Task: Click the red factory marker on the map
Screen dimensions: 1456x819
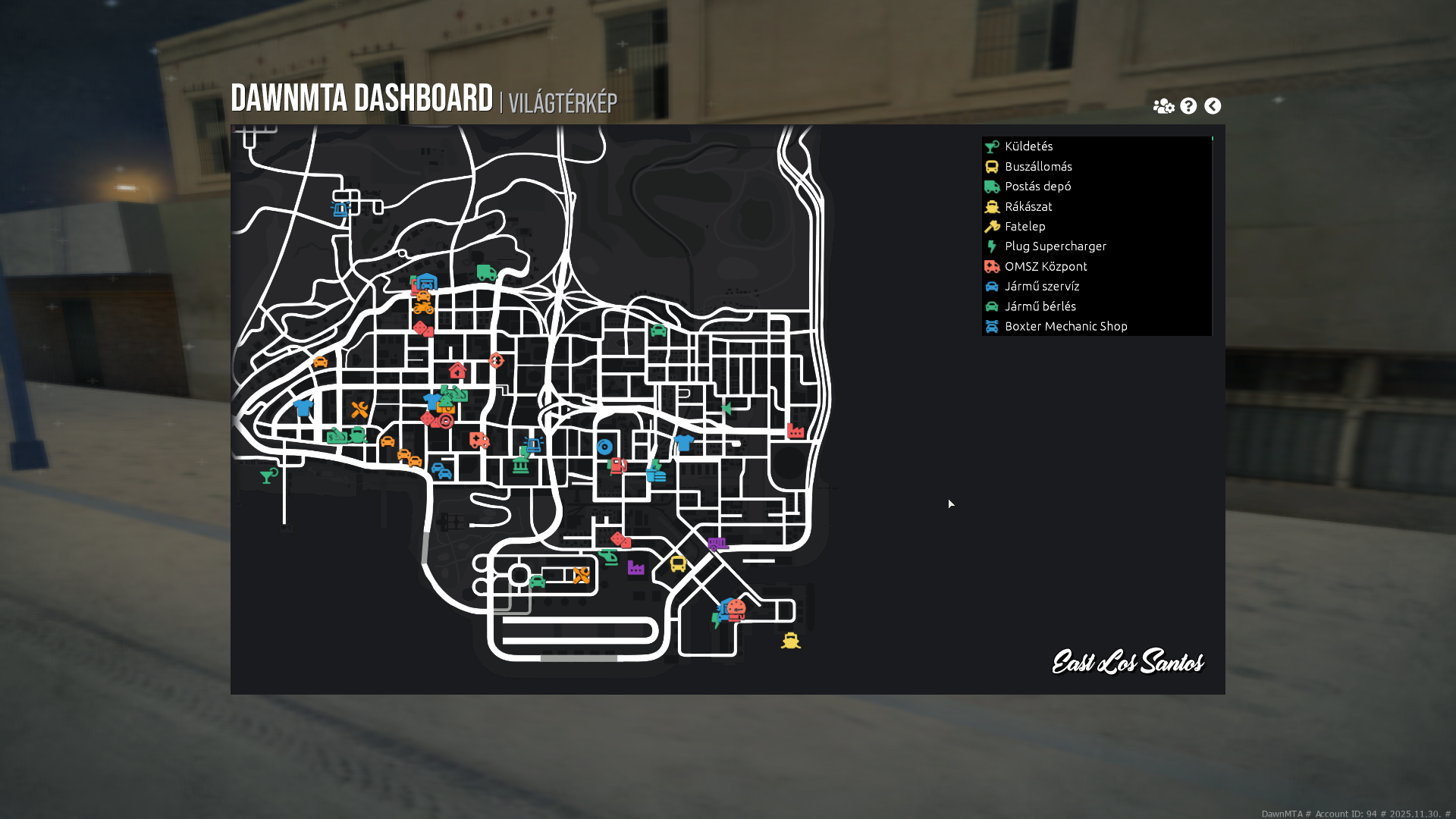Action: (x=795, y=431)
